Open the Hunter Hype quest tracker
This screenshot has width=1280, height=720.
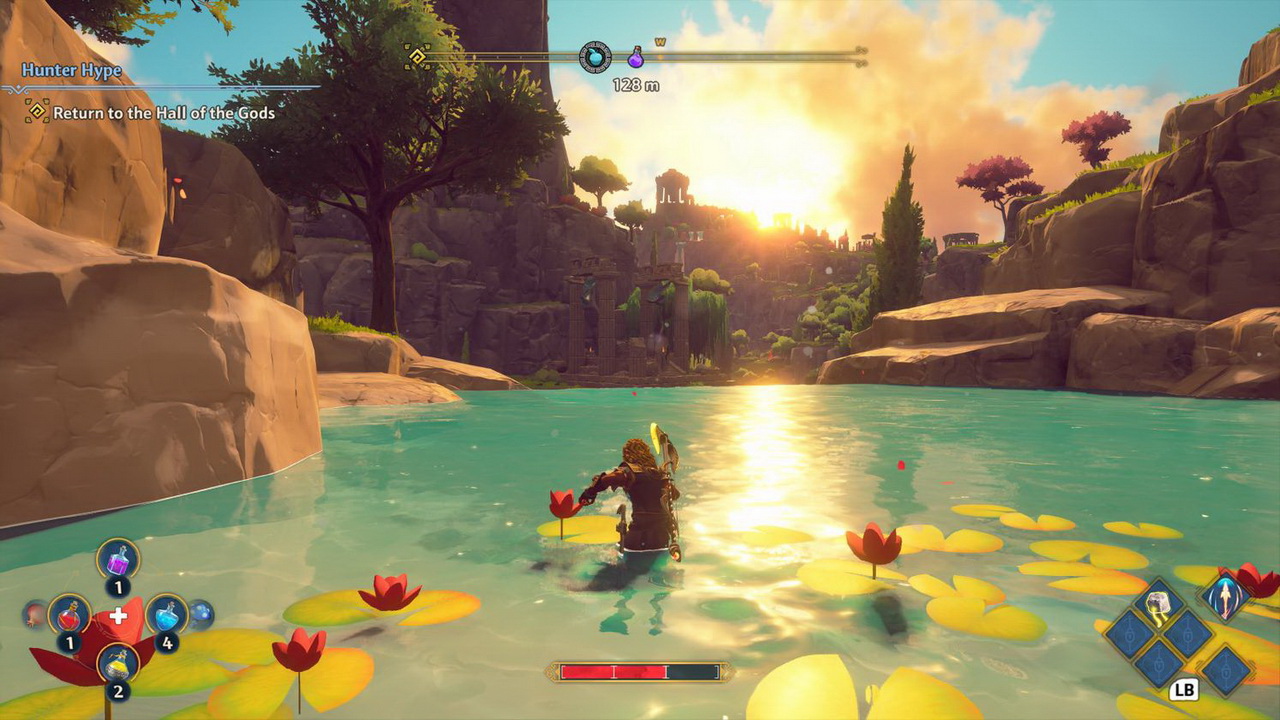72,71
